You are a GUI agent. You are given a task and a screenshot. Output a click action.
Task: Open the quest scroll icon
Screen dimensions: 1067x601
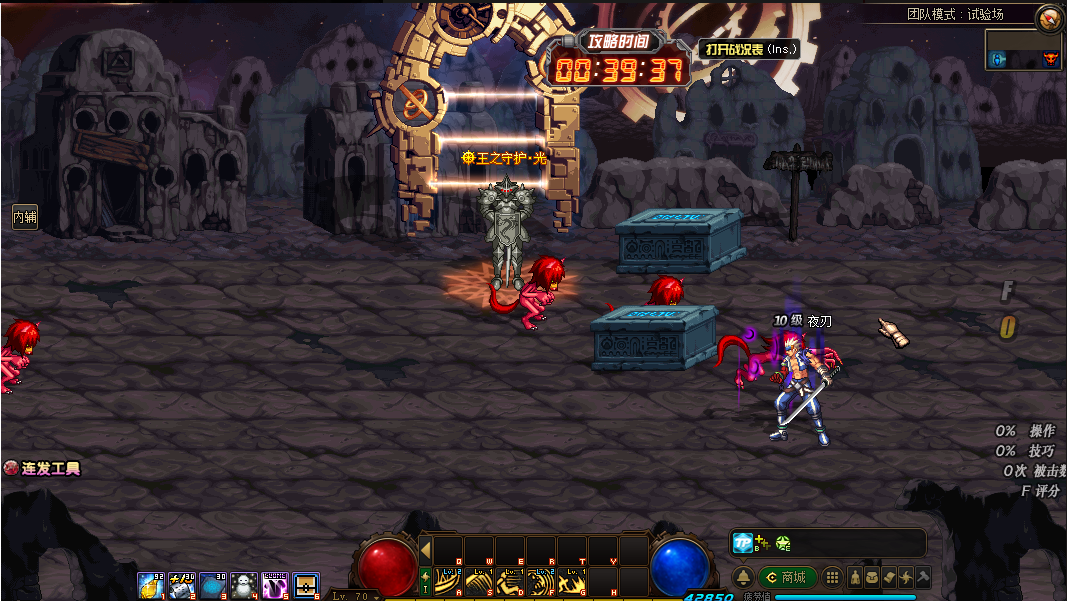click(x=889, y=577)
